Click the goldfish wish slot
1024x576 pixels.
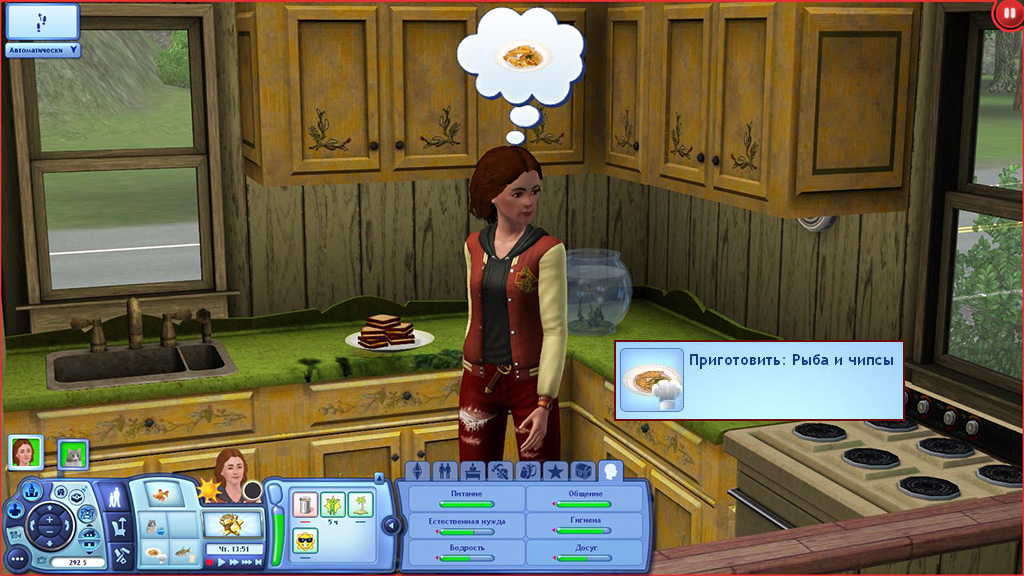pos(161,493)
